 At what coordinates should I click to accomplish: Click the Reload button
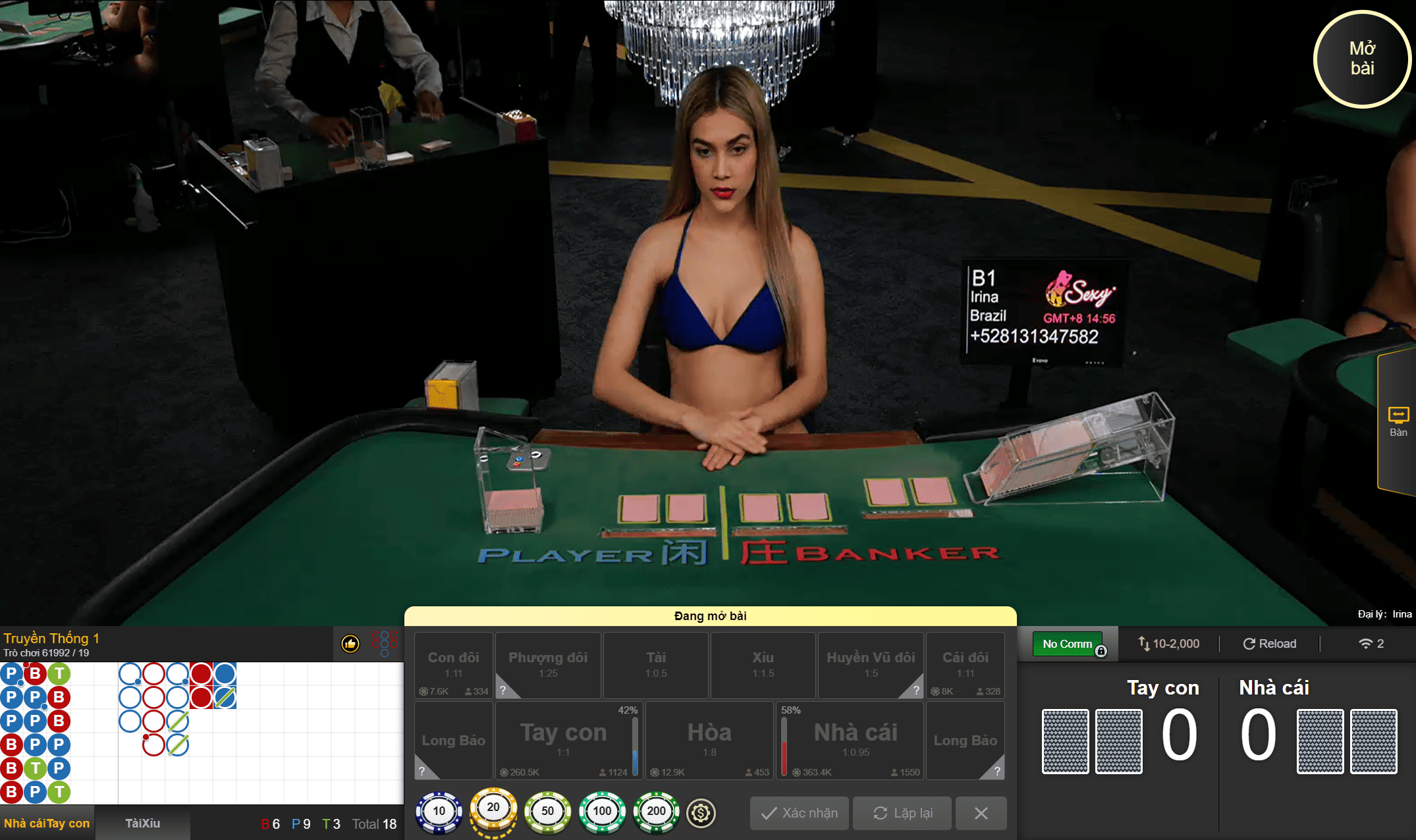pyautogui.click(x=1269, y=644)
